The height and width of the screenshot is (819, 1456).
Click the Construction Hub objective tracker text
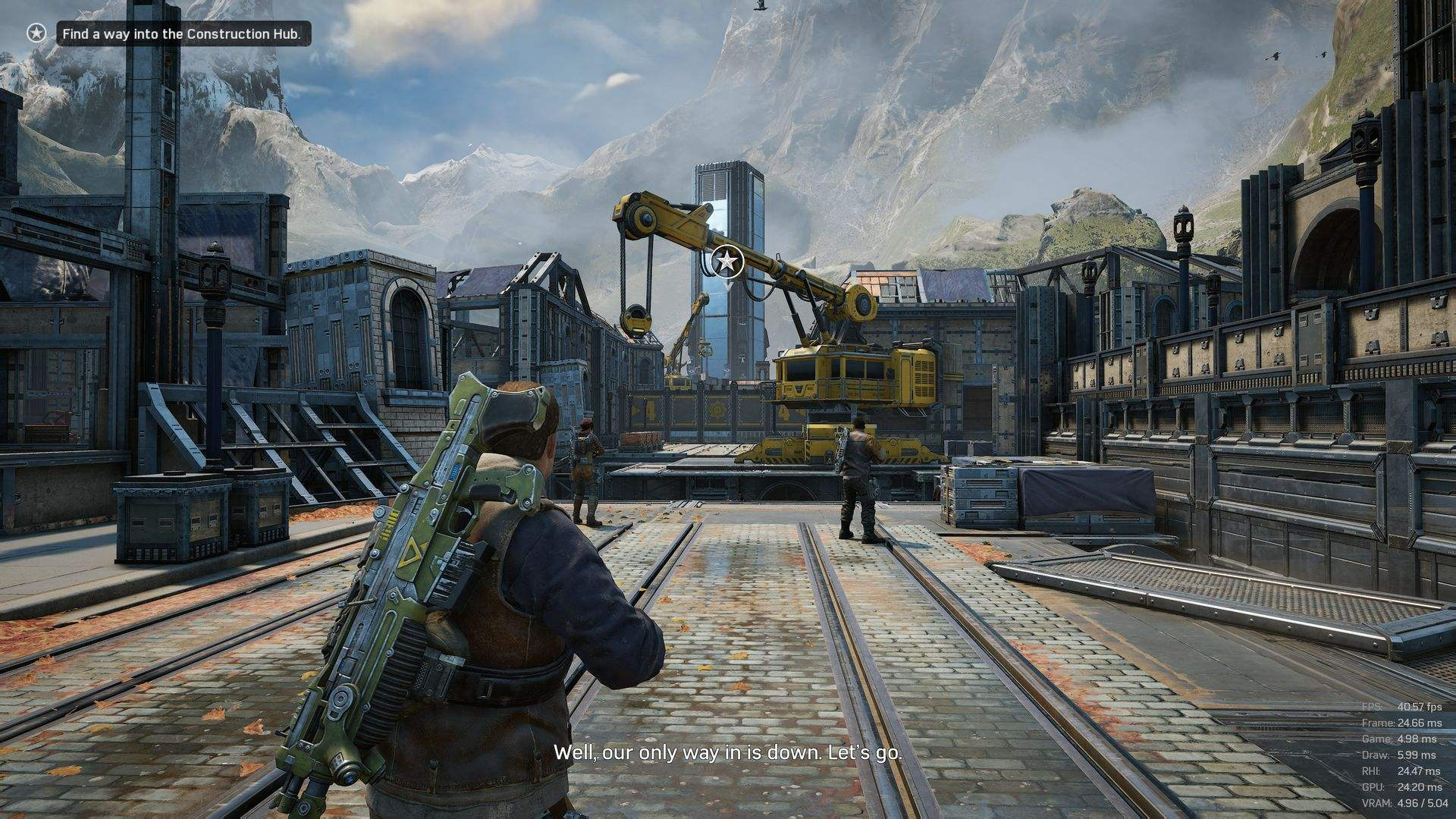182,34
